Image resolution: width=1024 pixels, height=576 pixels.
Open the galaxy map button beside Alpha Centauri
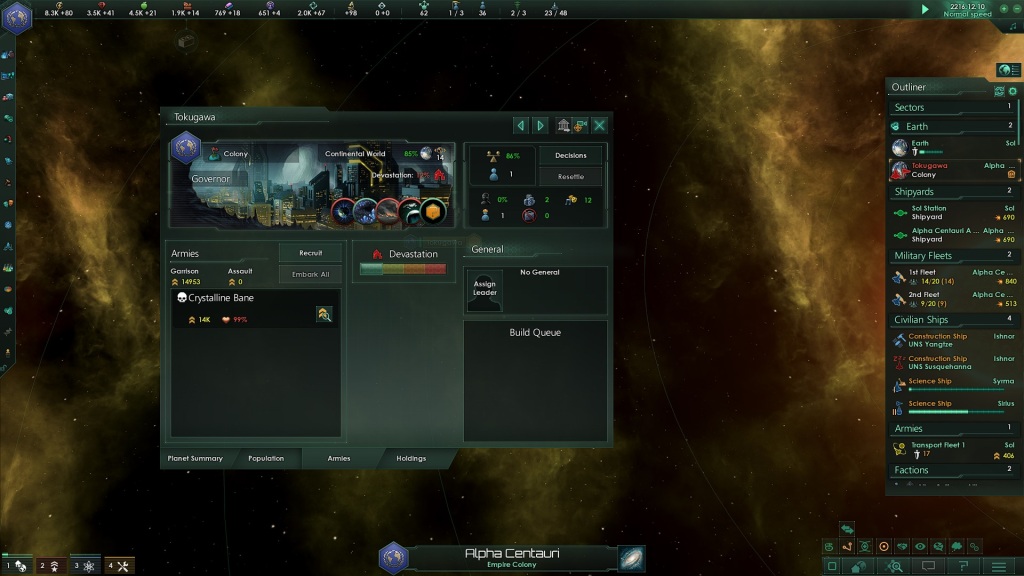[x=631, y=558]
